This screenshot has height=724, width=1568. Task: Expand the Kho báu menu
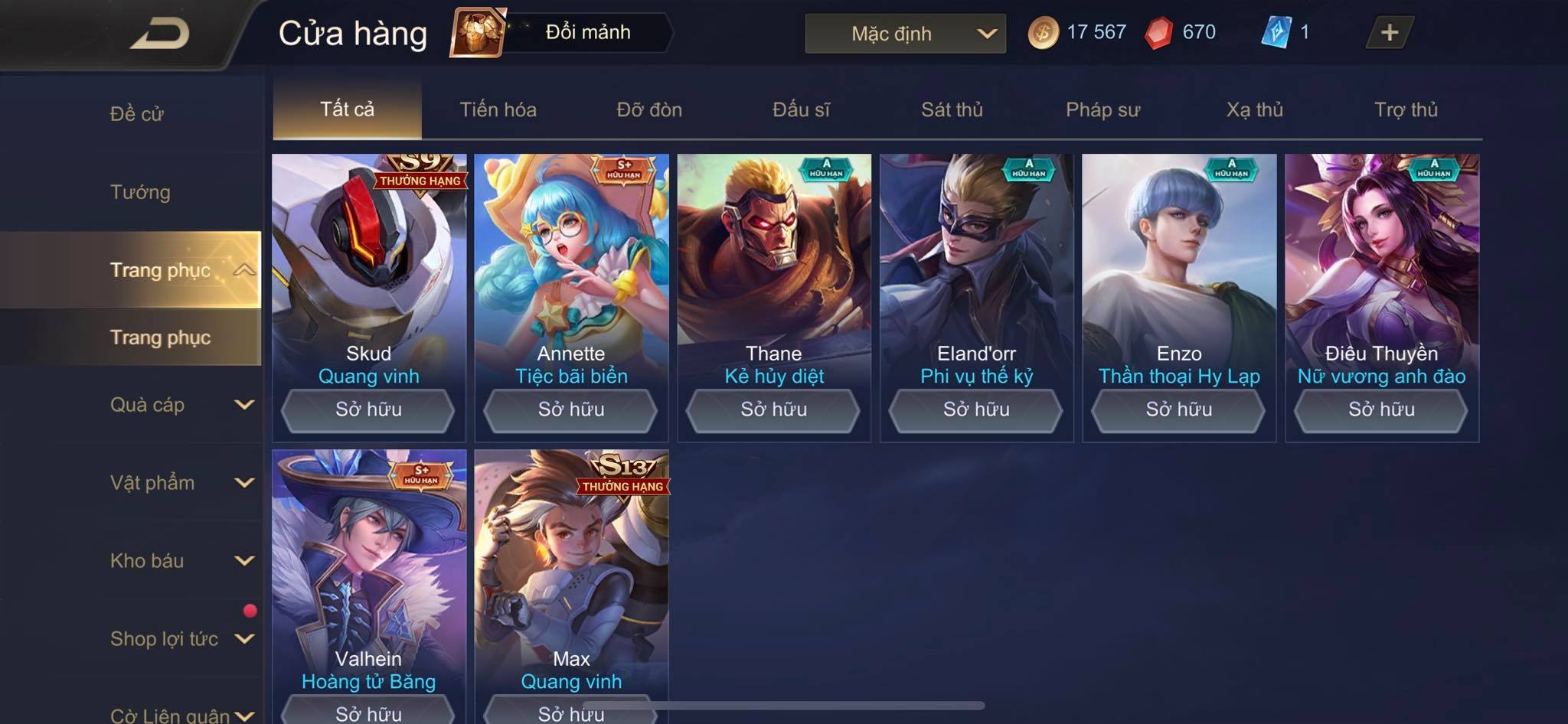pos(181,561)
